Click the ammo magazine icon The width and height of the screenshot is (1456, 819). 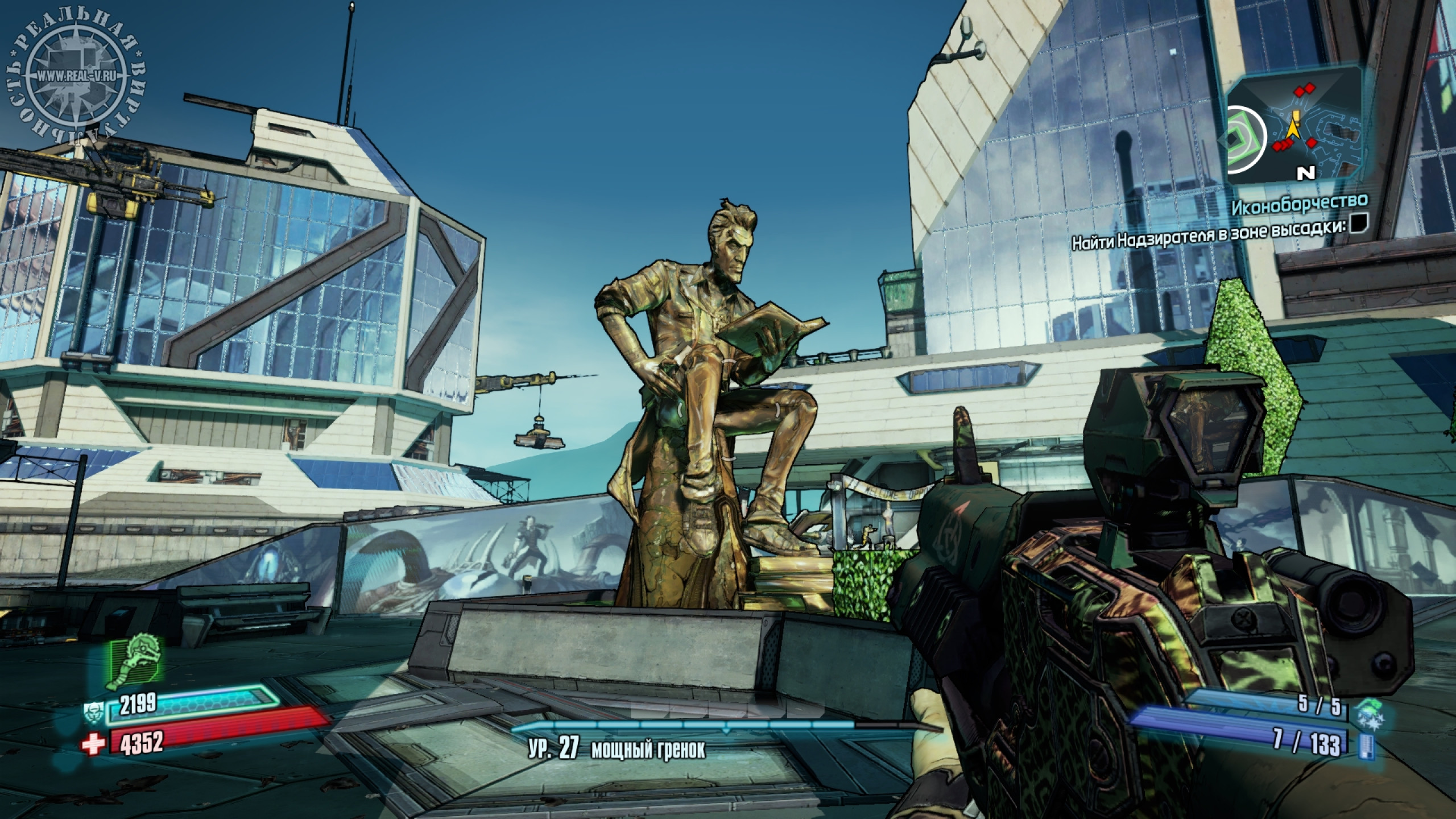(1365, 746)
